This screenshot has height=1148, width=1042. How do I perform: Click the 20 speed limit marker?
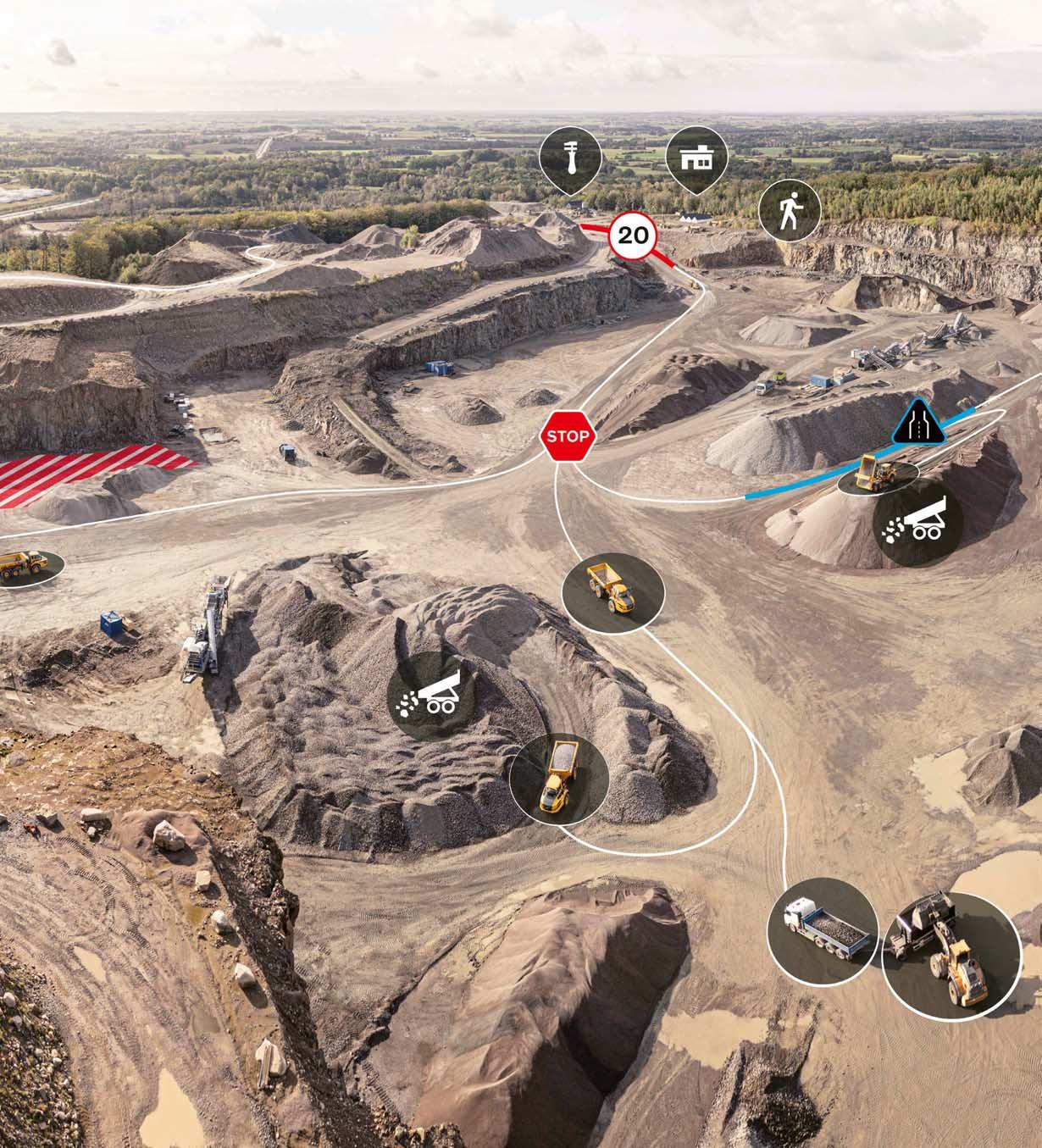[x=633, y=235]
